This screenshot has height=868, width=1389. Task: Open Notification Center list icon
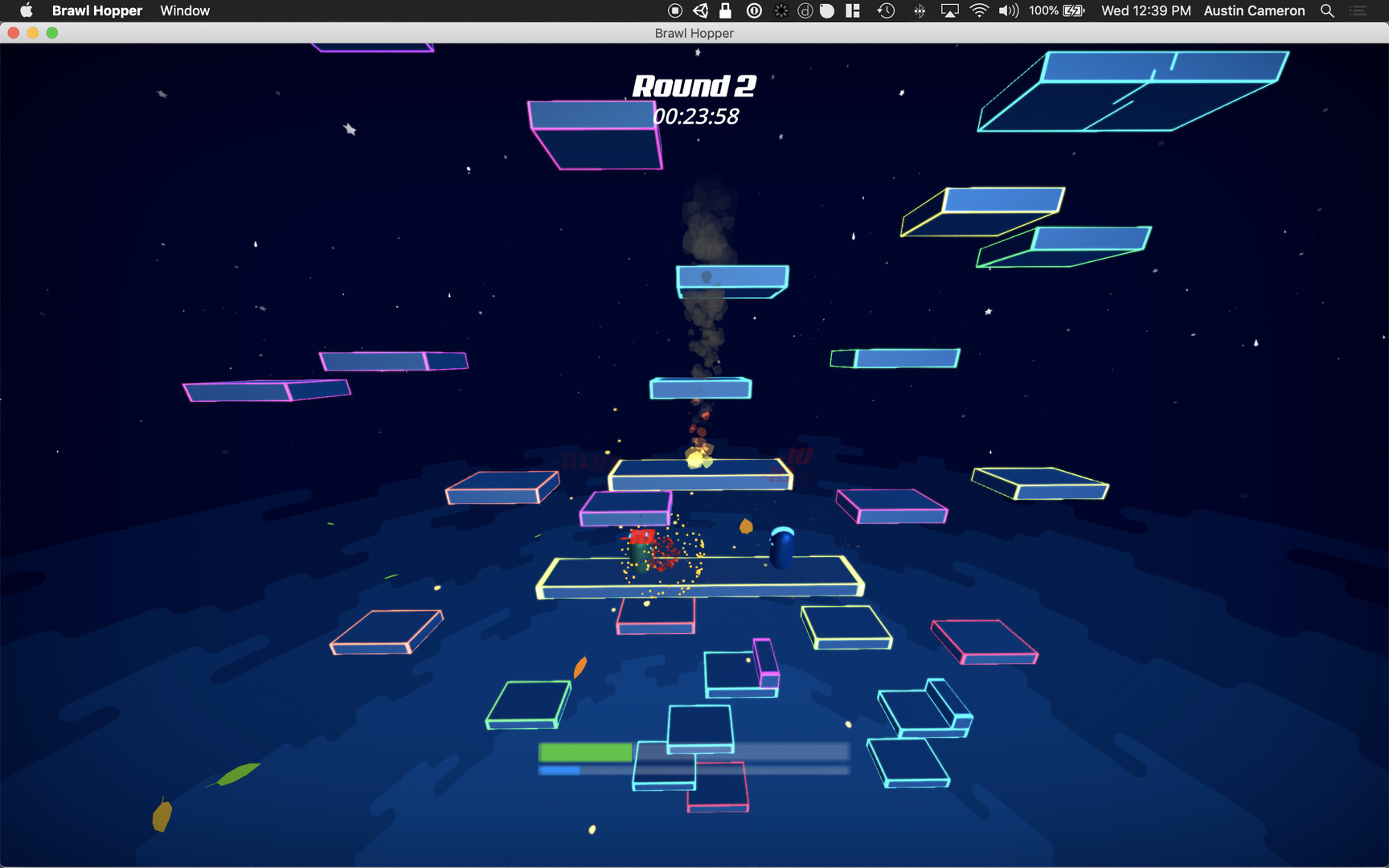tap(1358, 10)
